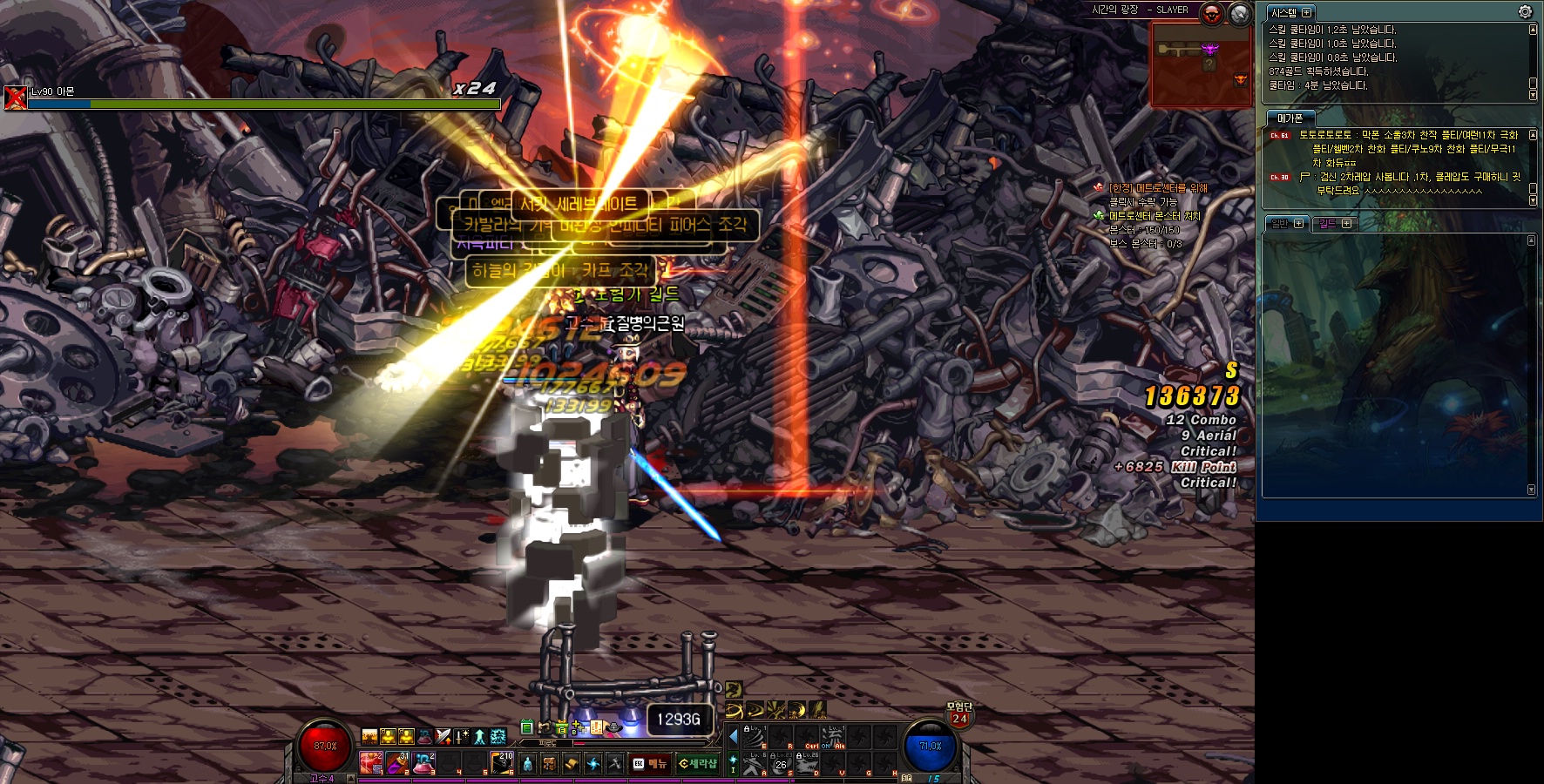Image resolution: width=1544 pixels, height=784 pixels.
Task: Activate the shark skill on key D
Action: point(806,764)
